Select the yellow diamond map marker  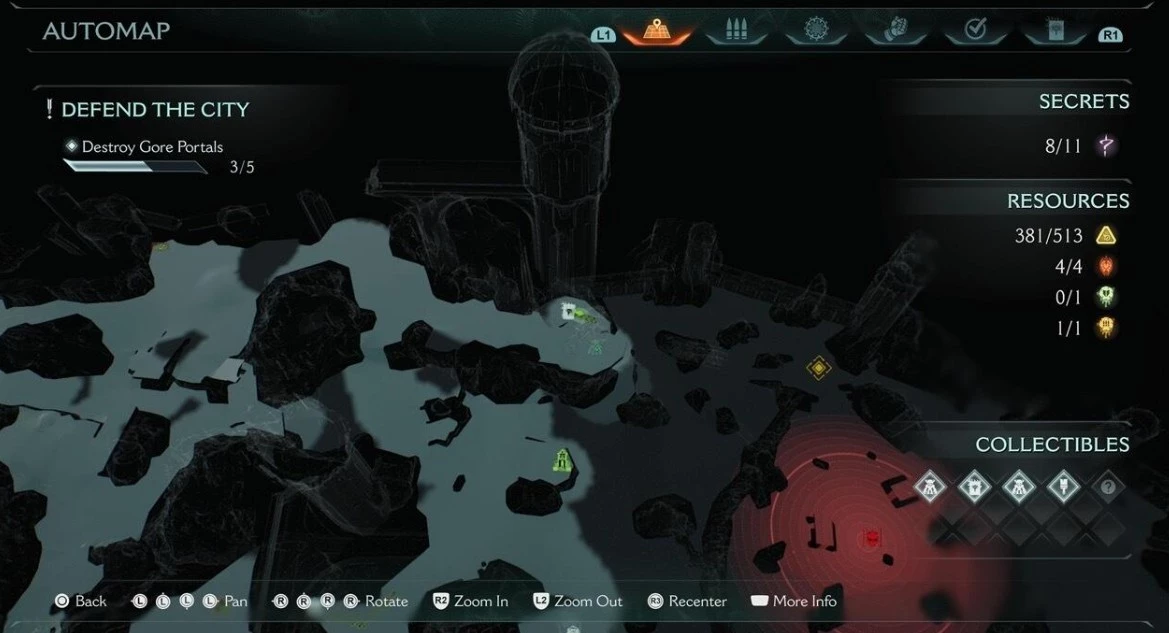(819, 369)
